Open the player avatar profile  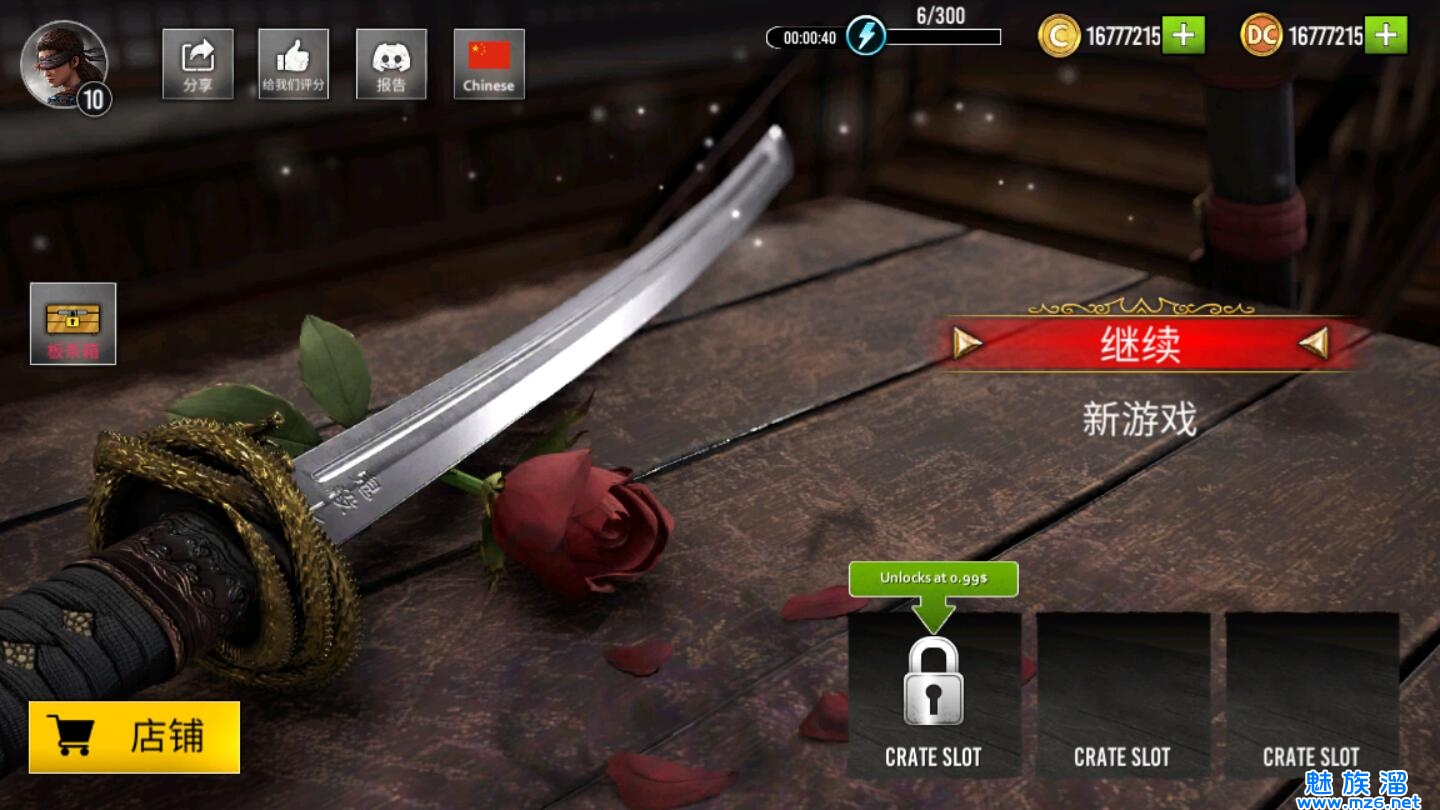pyautogui.click(x=64, y=64)
